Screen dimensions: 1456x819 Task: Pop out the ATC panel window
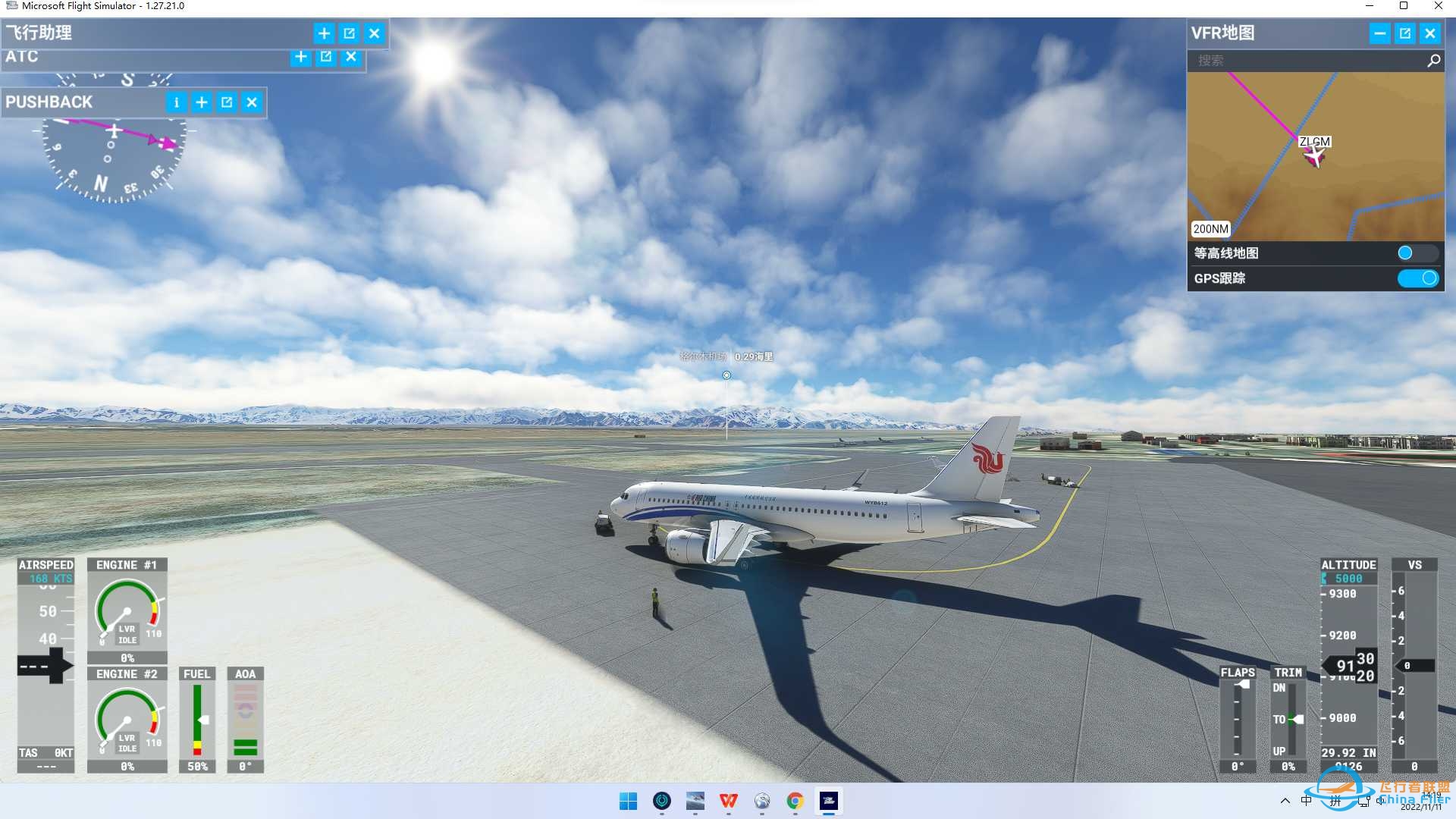point(326,57)
